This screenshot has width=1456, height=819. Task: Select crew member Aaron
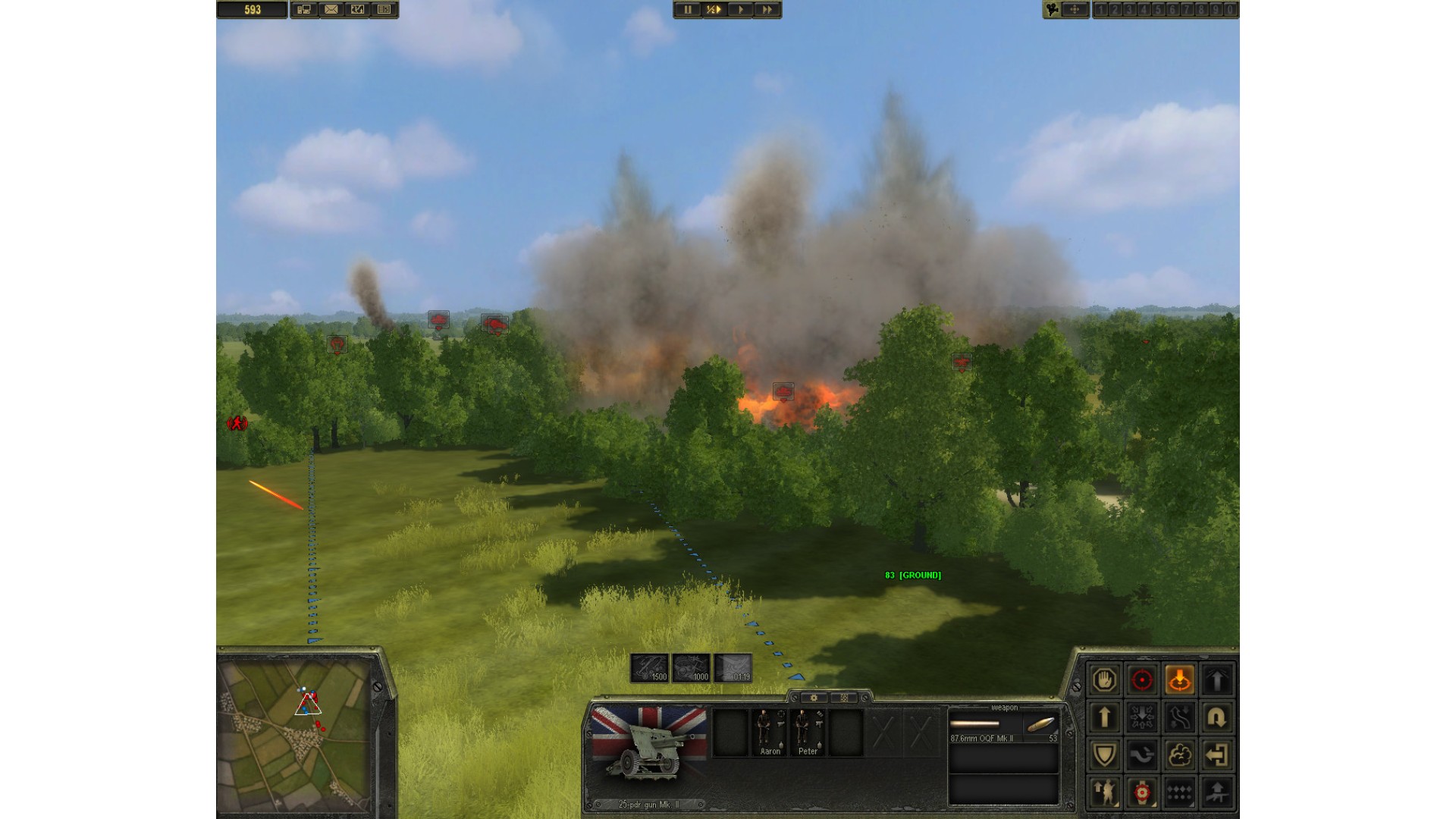770,733
